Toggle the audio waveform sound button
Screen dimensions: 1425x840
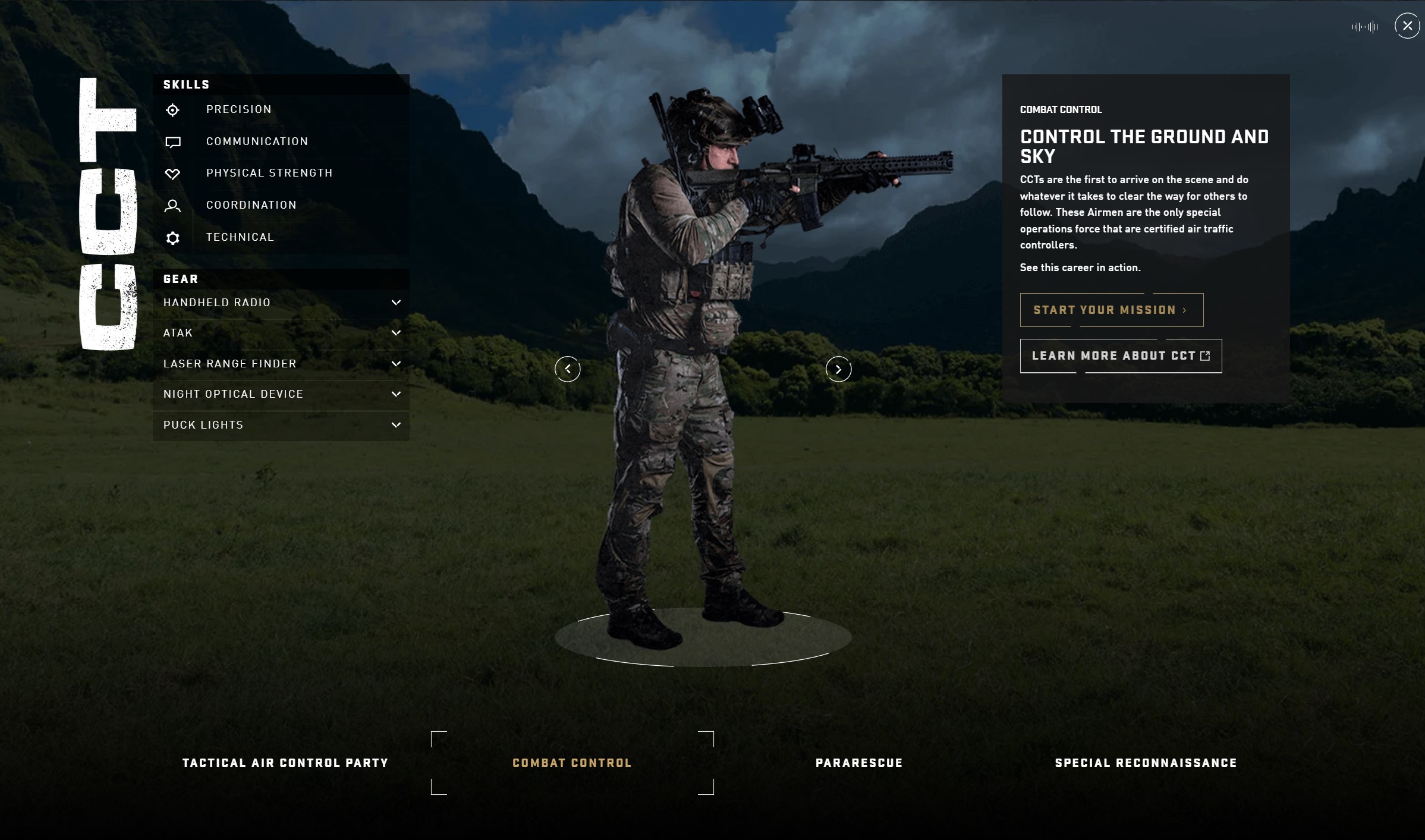pyautogui.click(x=1364, y=27)
